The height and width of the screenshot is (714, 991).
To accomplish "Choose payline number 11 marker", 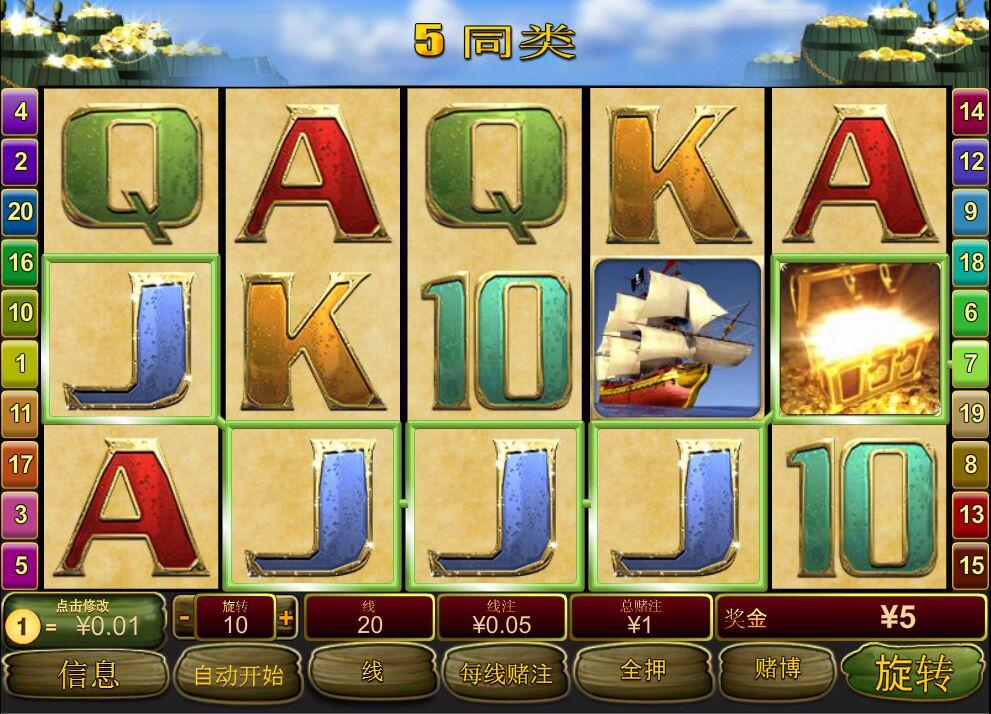I will (20, 412).
